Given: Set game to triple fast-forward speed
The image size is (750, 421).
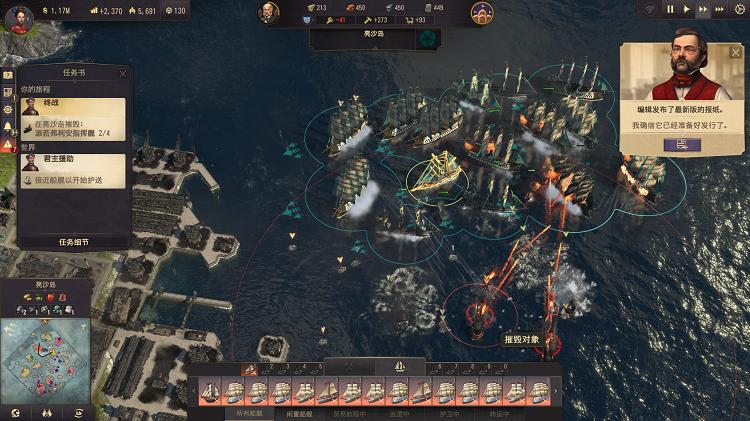Looking at the screenshot, I should point(721,9).
